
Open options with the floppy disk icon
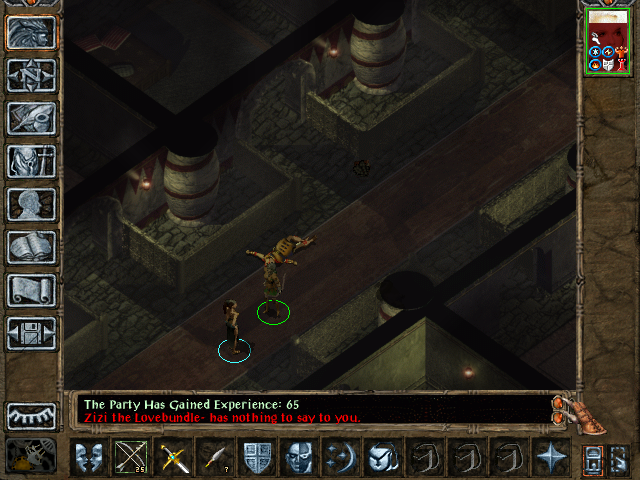(x=31, y=333)
